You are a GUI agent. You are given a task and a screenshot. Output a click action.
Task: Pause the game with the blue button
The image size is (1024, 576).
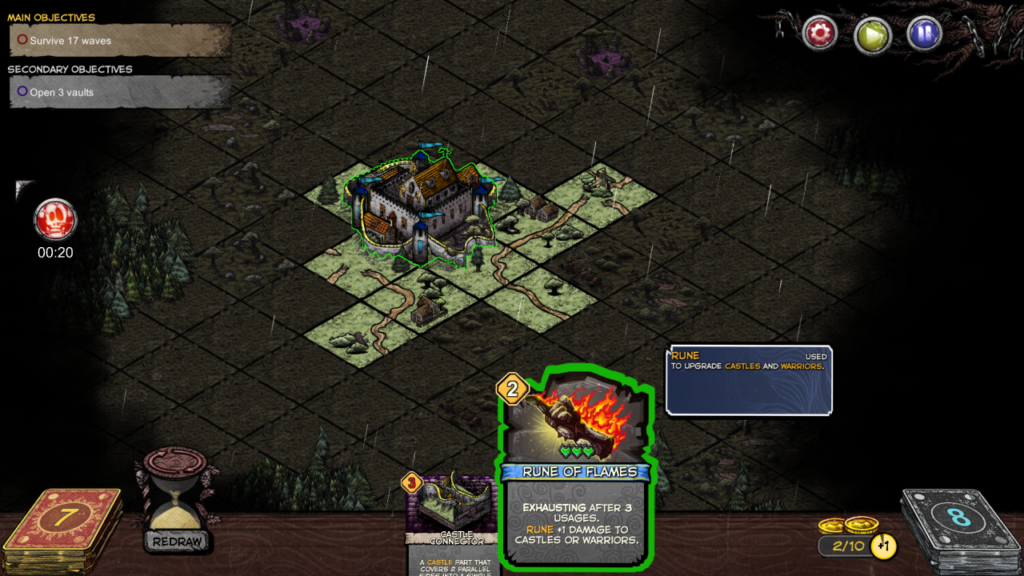(924, 34)
